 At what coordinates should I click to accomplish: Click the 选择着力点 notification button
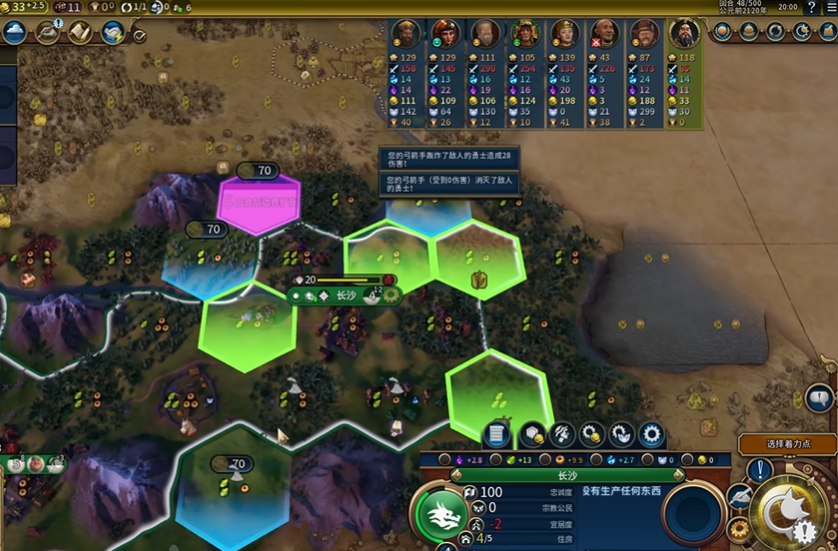[x=786, y=444]
